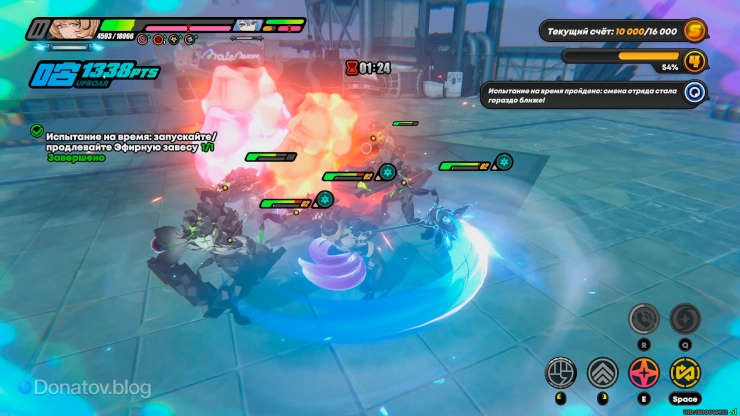Select the orange-haired active character portrait
740x416 pixels.
72,28
